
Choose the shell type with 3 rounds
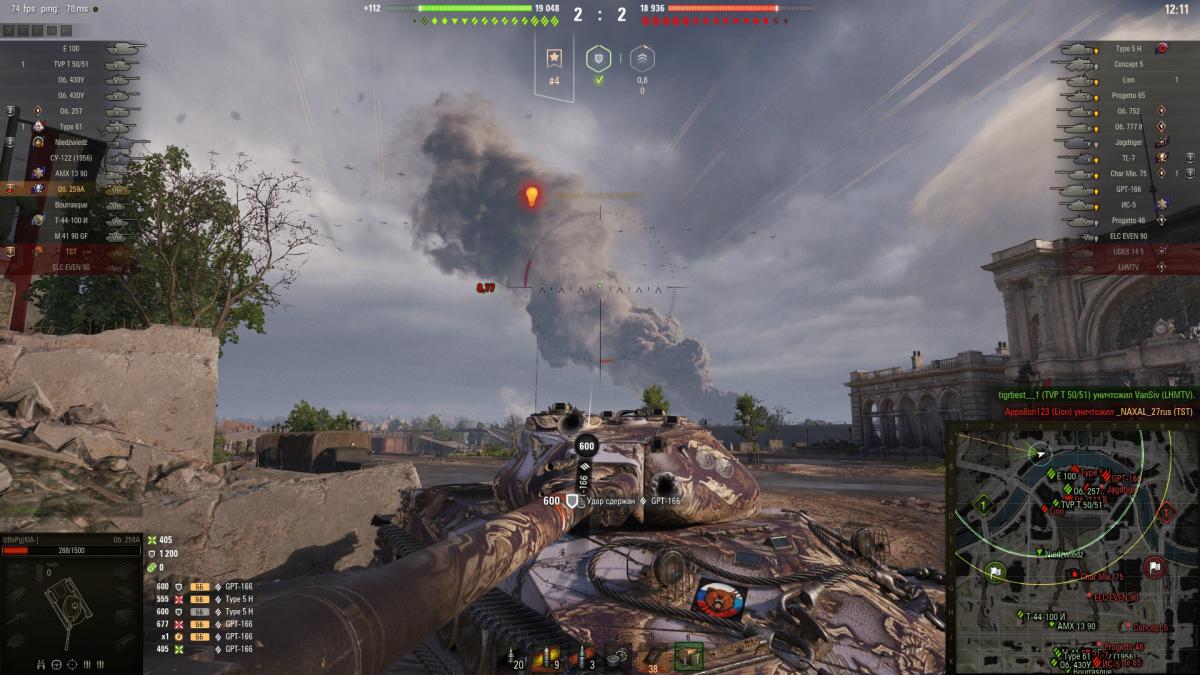click(583, 657)
